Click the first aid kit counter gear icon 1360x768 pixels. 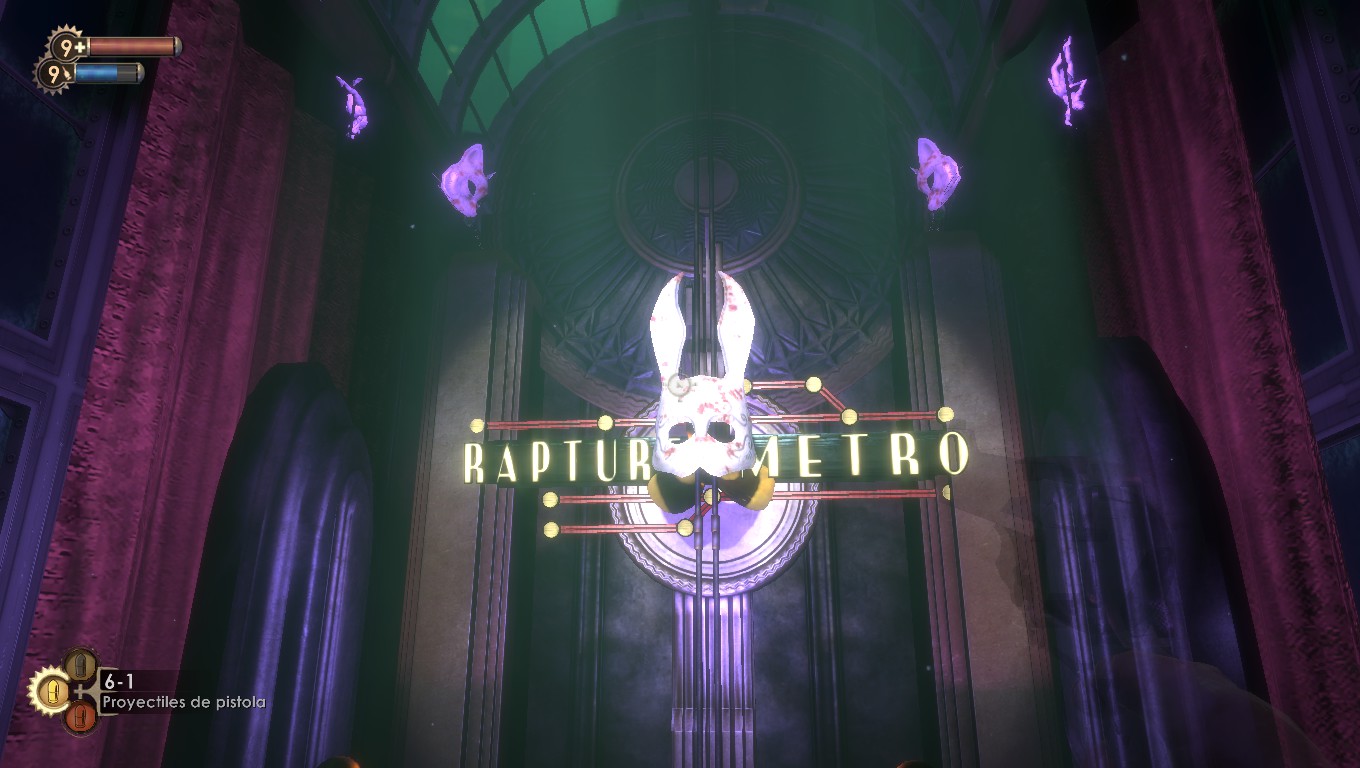point(65,45)
